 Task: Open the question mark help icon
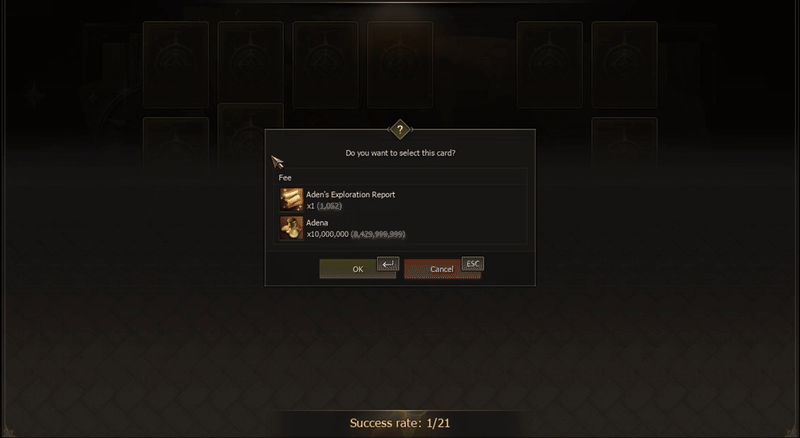[x=400, y=130]
